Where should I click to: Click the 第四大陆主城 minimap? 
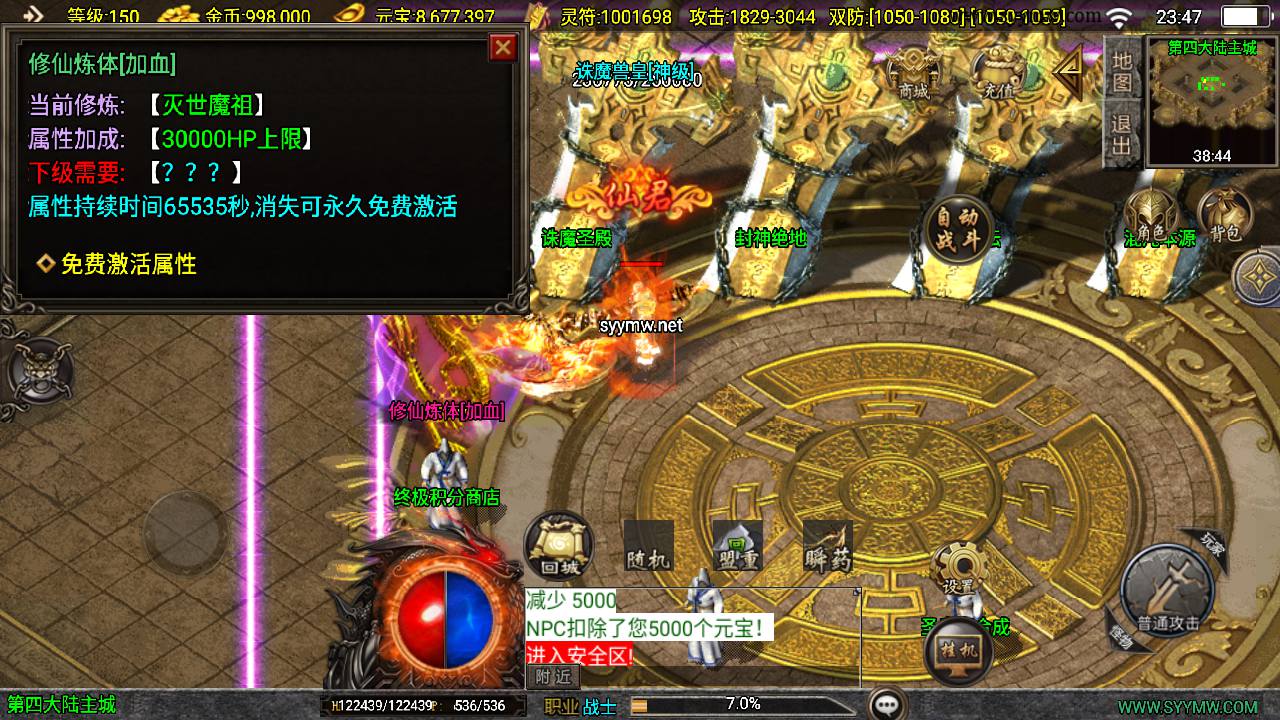1212,100
